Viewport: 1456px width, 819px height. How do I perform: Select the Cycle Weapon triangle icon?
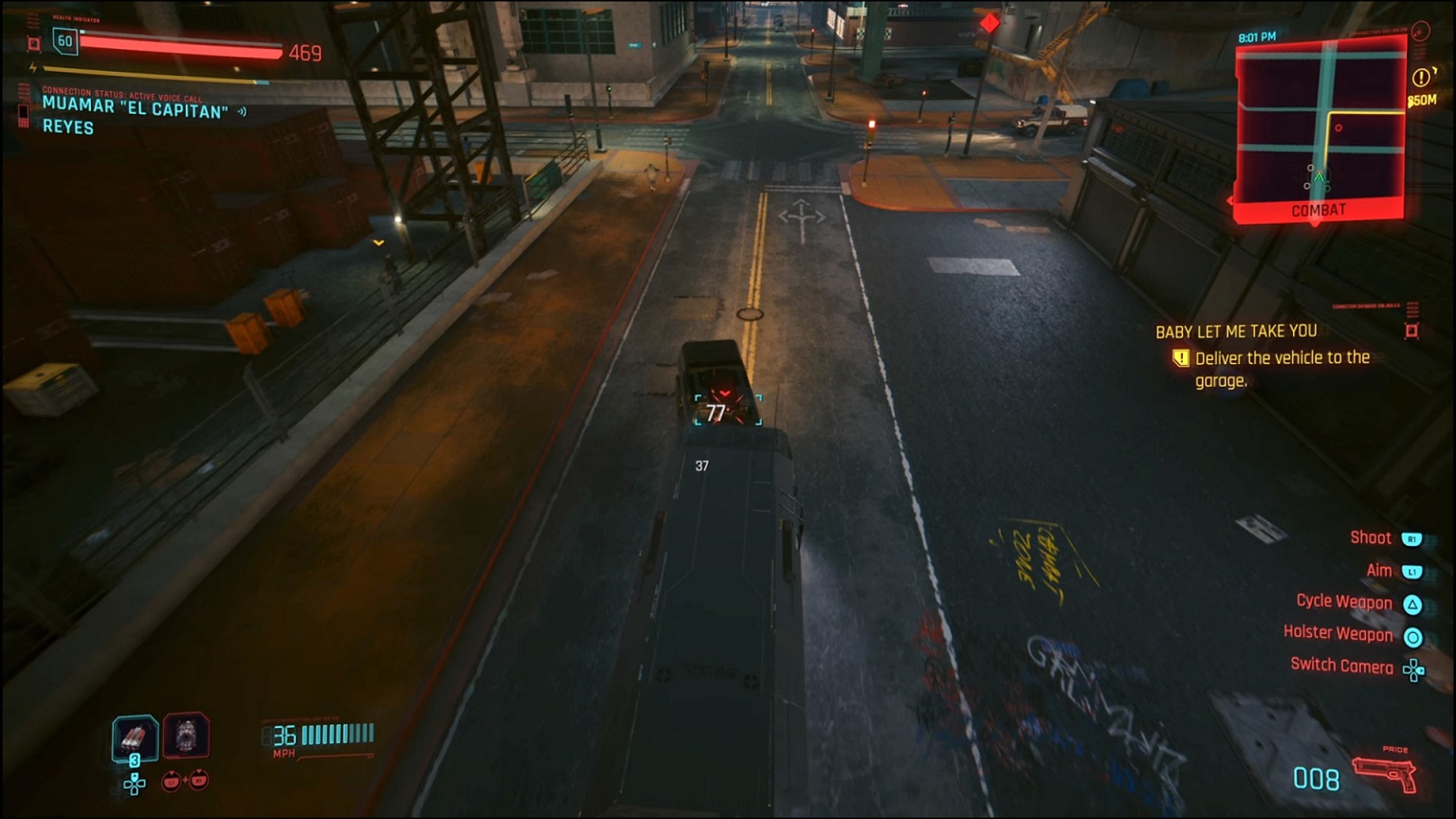pos(1411,602)
